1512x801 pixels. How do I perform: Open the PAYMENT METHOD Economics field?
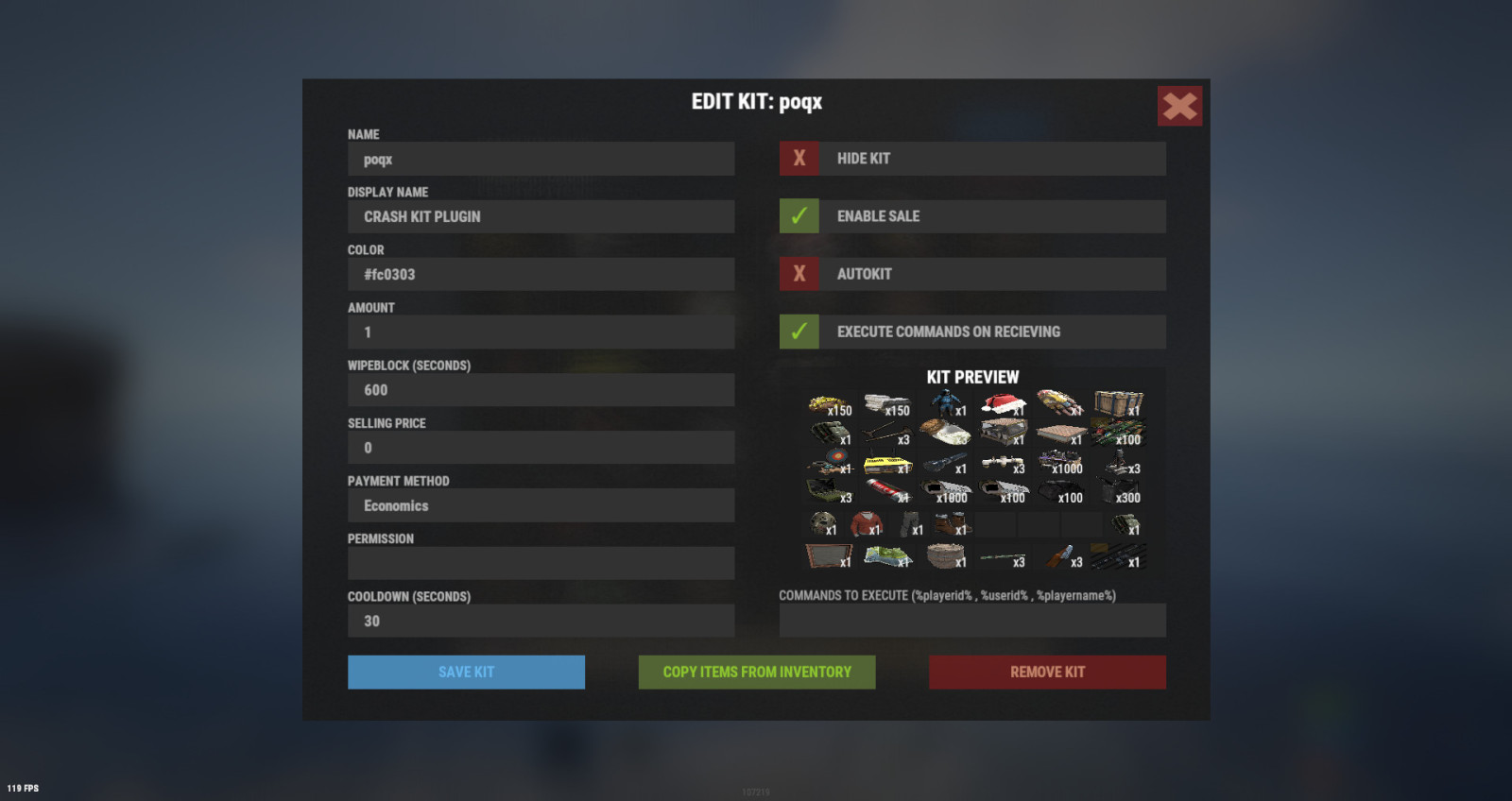541,505
